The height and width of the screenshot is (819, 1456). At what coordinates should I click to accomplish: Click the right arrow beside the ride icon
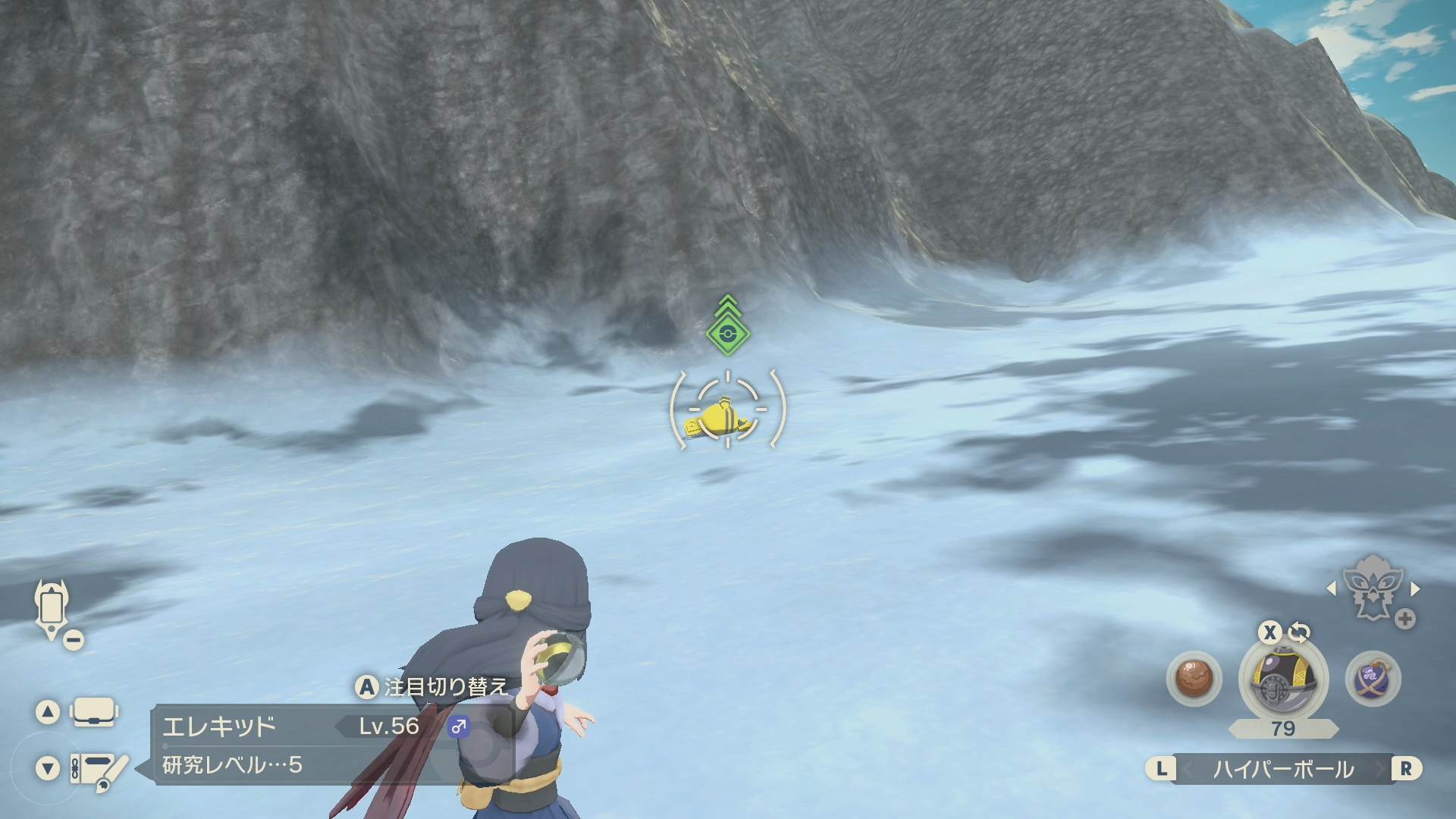tap(1415, 588)
